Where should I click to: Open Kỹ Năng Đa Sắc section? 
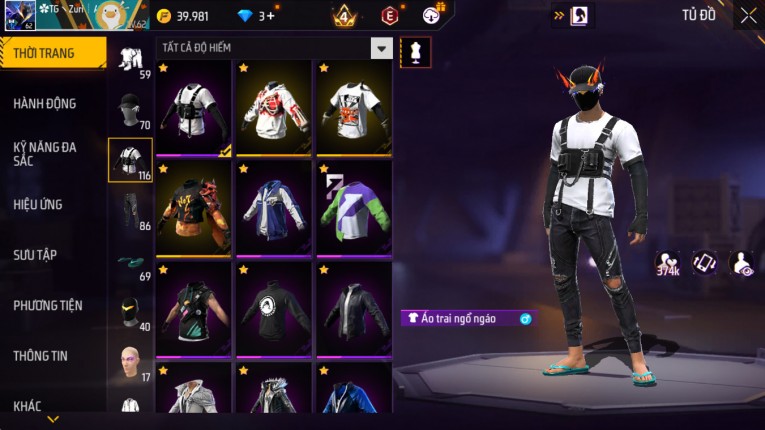[x=45, y=153]
